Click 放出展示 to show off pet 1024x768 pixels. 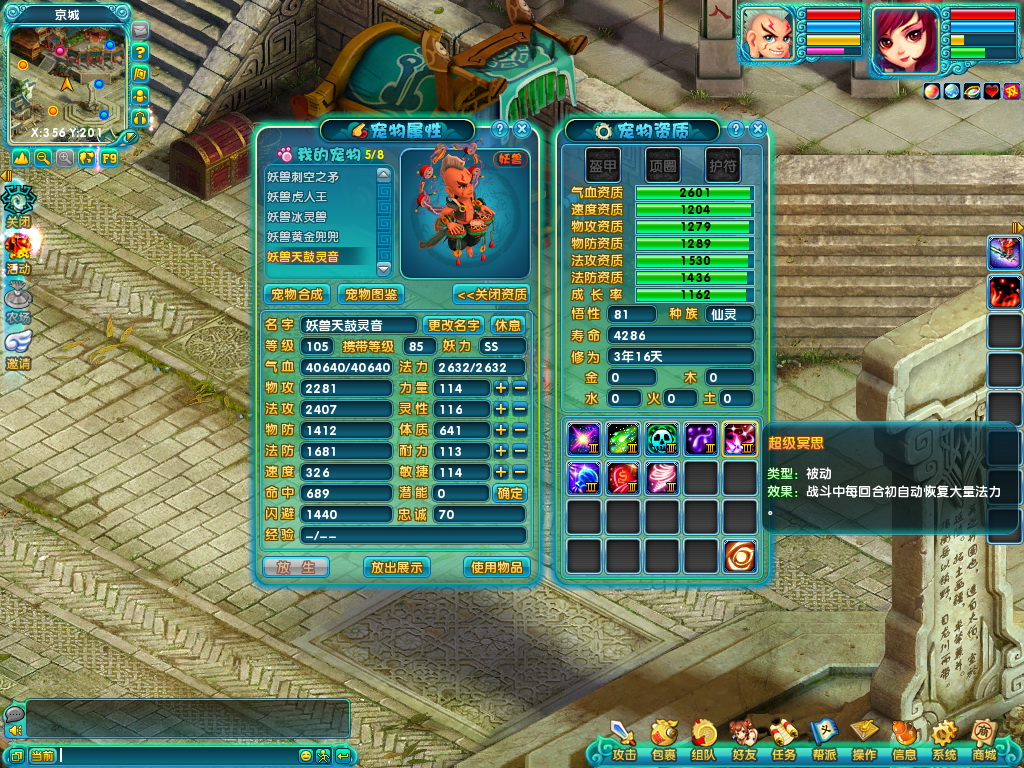[396, 567]
